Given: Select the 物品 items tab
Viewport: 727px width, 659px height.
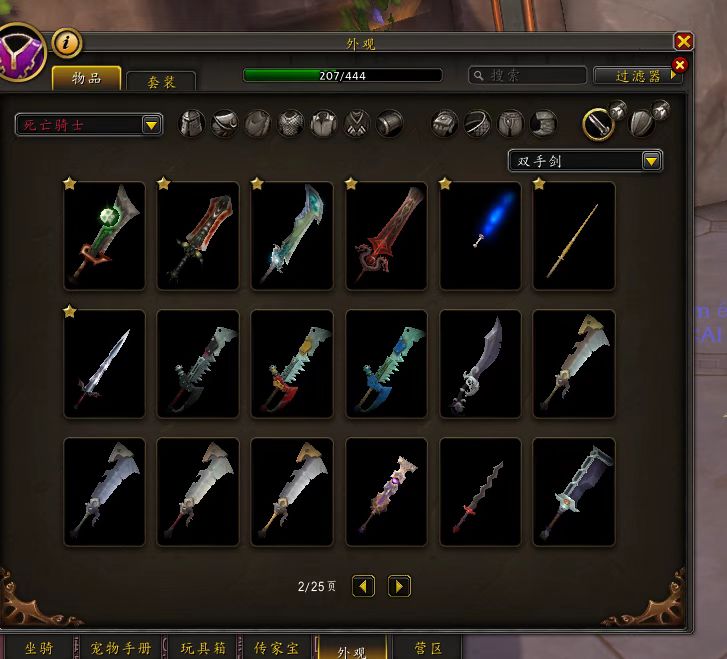Looking at the screenshot, I should (86, 78).
